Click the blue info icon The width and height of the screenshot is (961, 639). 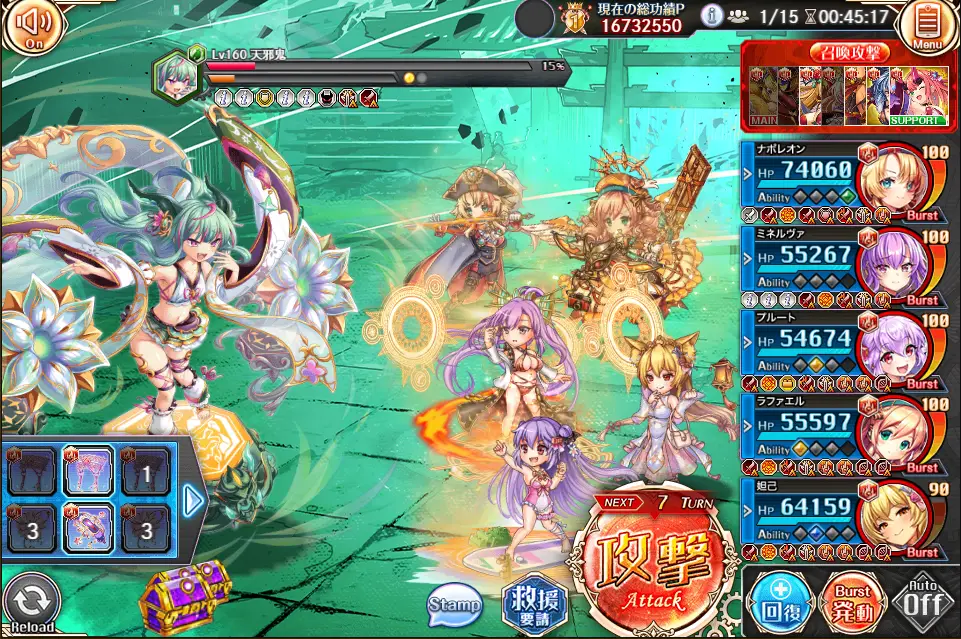(x=712, y=16)
